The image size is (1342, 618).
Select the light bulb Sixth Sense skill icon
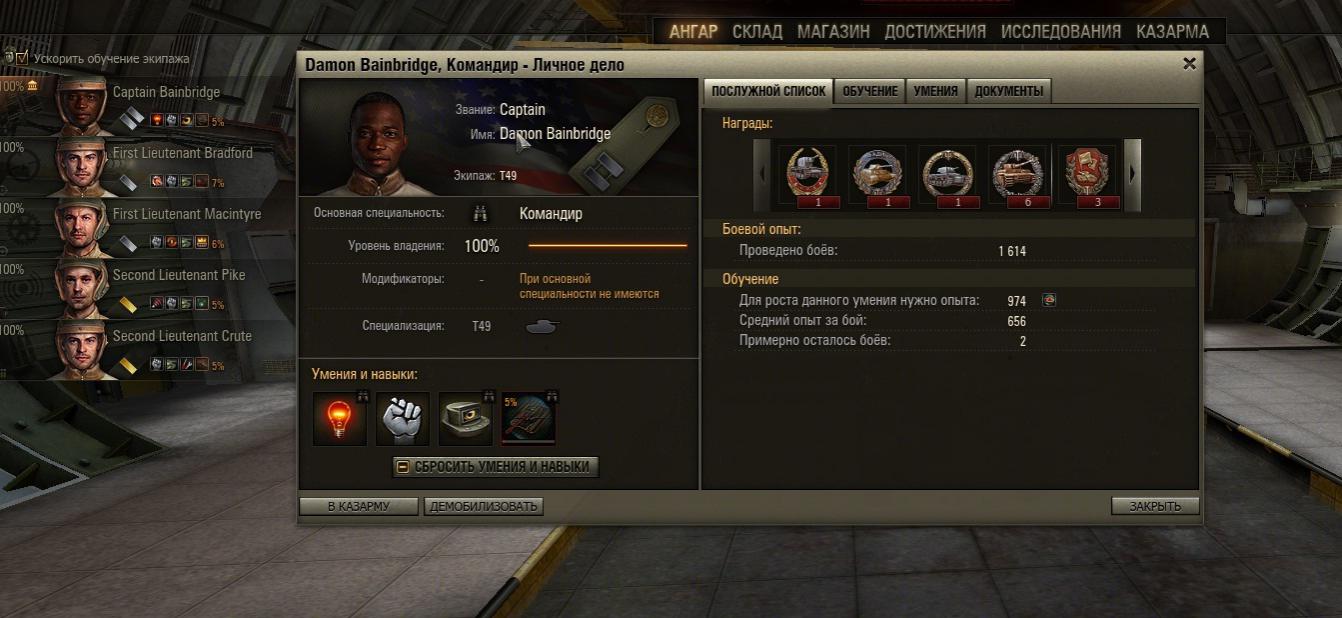click(x=339, y=419)
